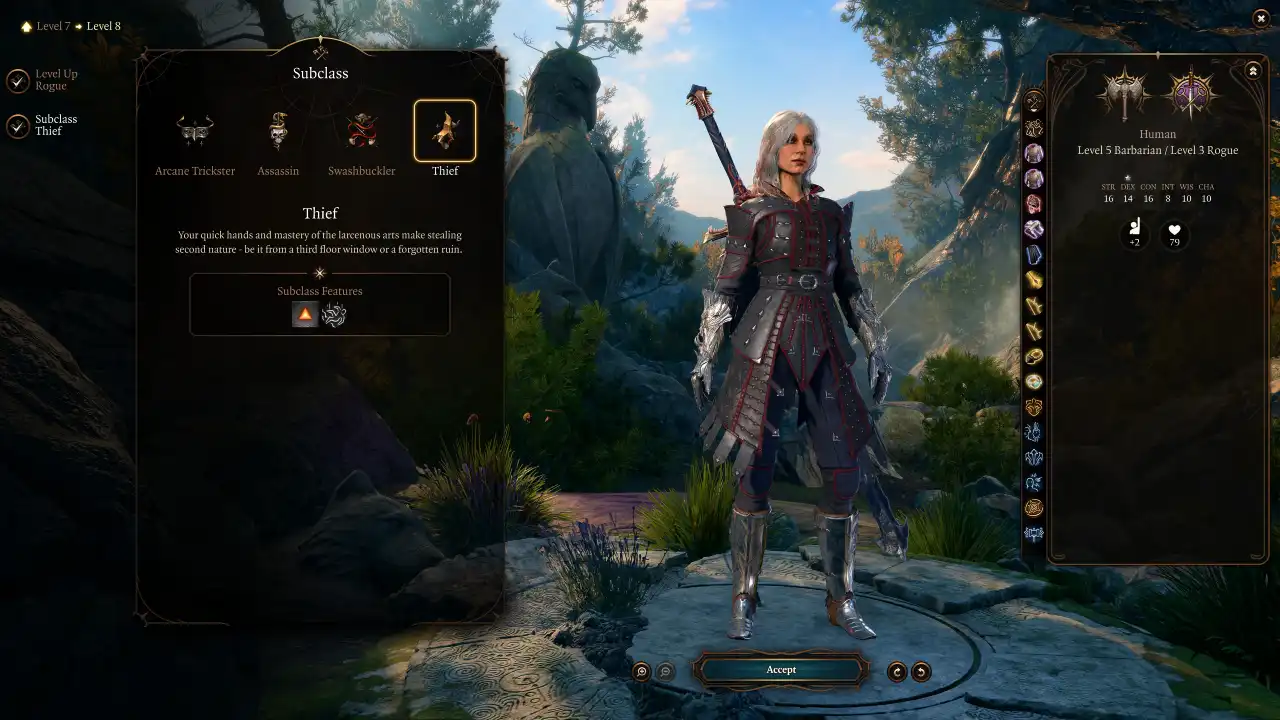
Task: Click the Level Up Rogue completed checkmark
Action: tap(17, 80)
